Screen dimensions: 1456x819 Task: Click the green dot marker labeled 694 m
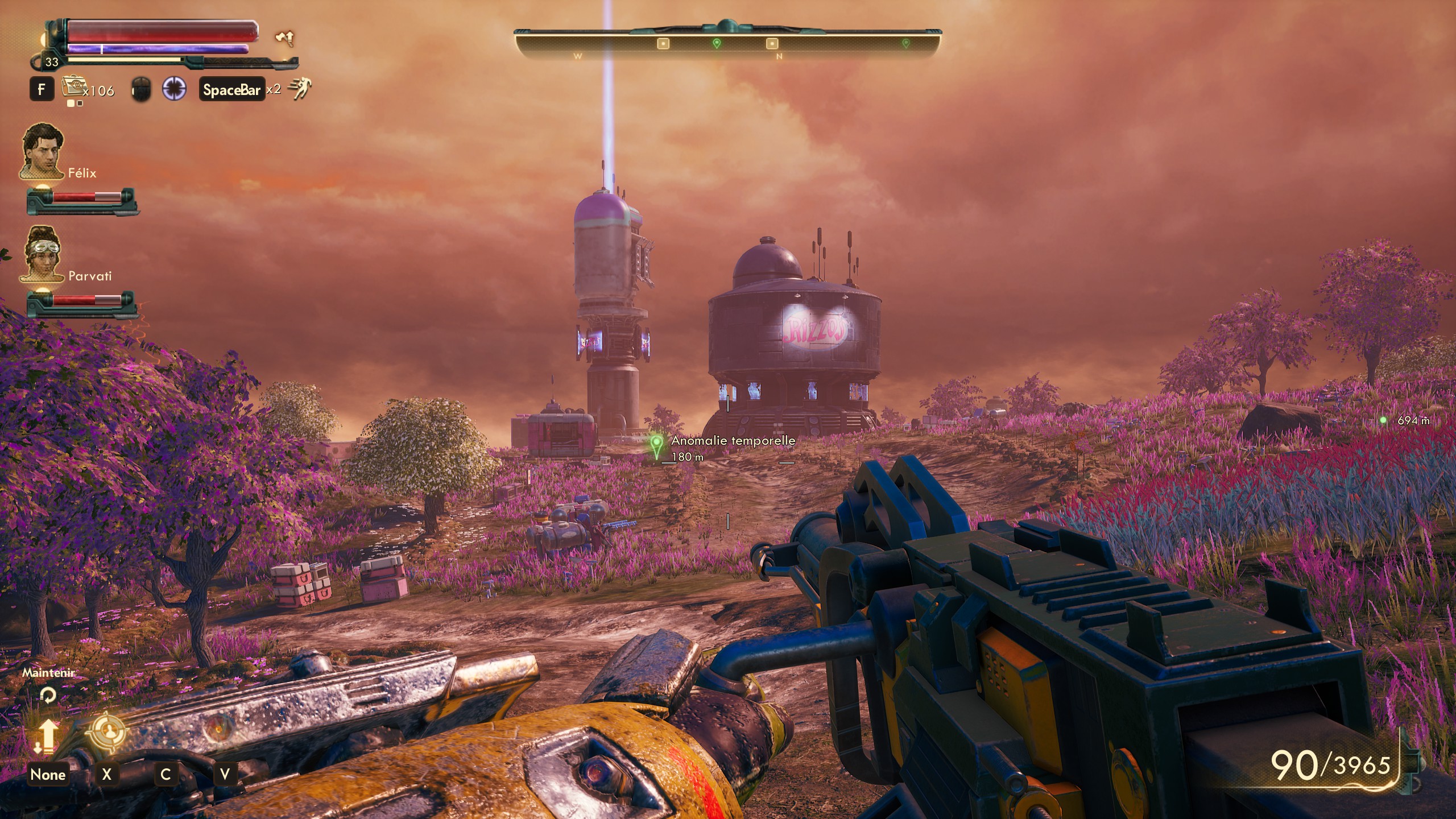click(1383, 420)
